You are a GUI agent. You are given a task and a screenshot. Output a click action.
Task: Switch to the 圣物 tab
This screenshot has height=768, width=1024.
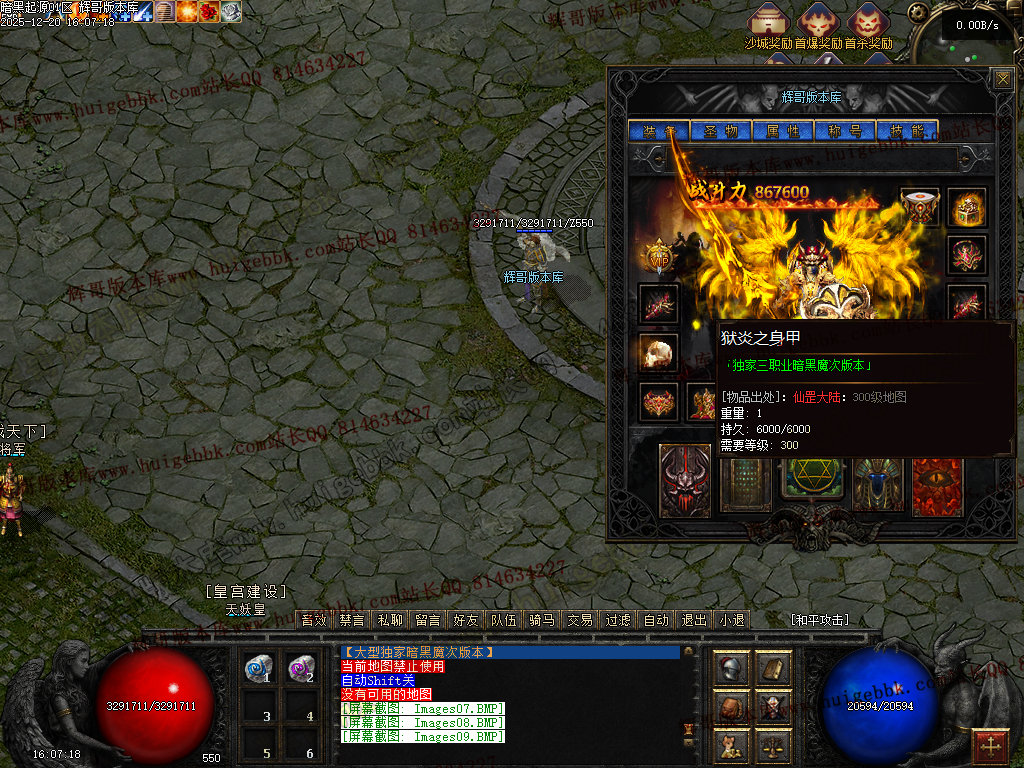[721, 131]
